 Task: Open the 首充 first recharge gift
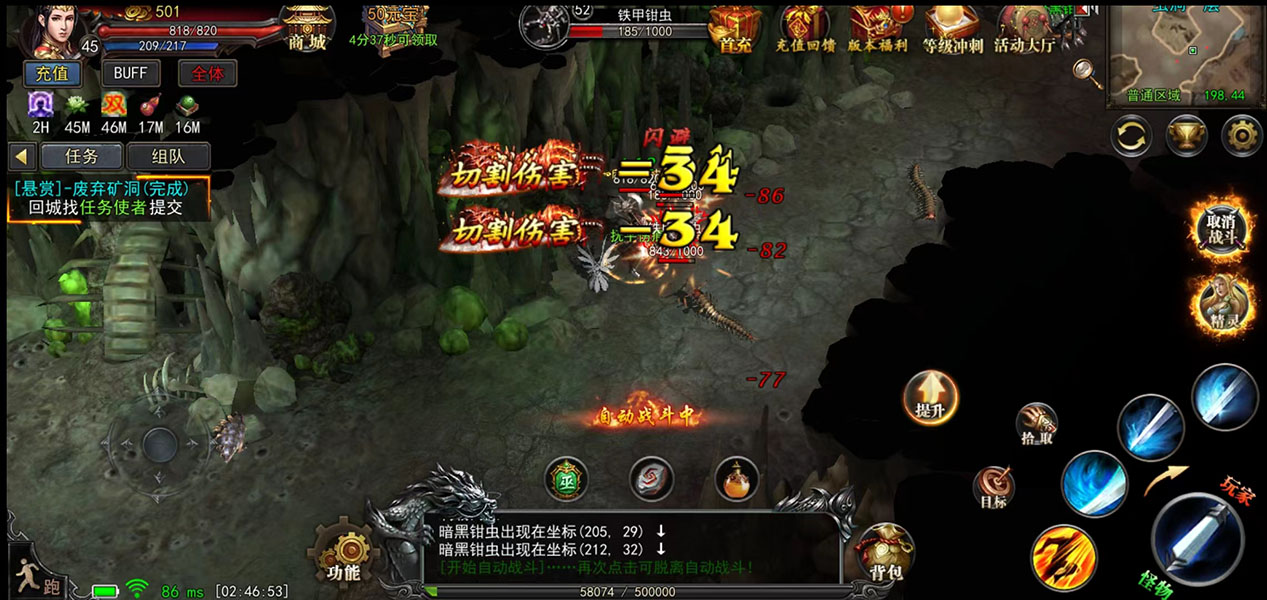(736, 27)
